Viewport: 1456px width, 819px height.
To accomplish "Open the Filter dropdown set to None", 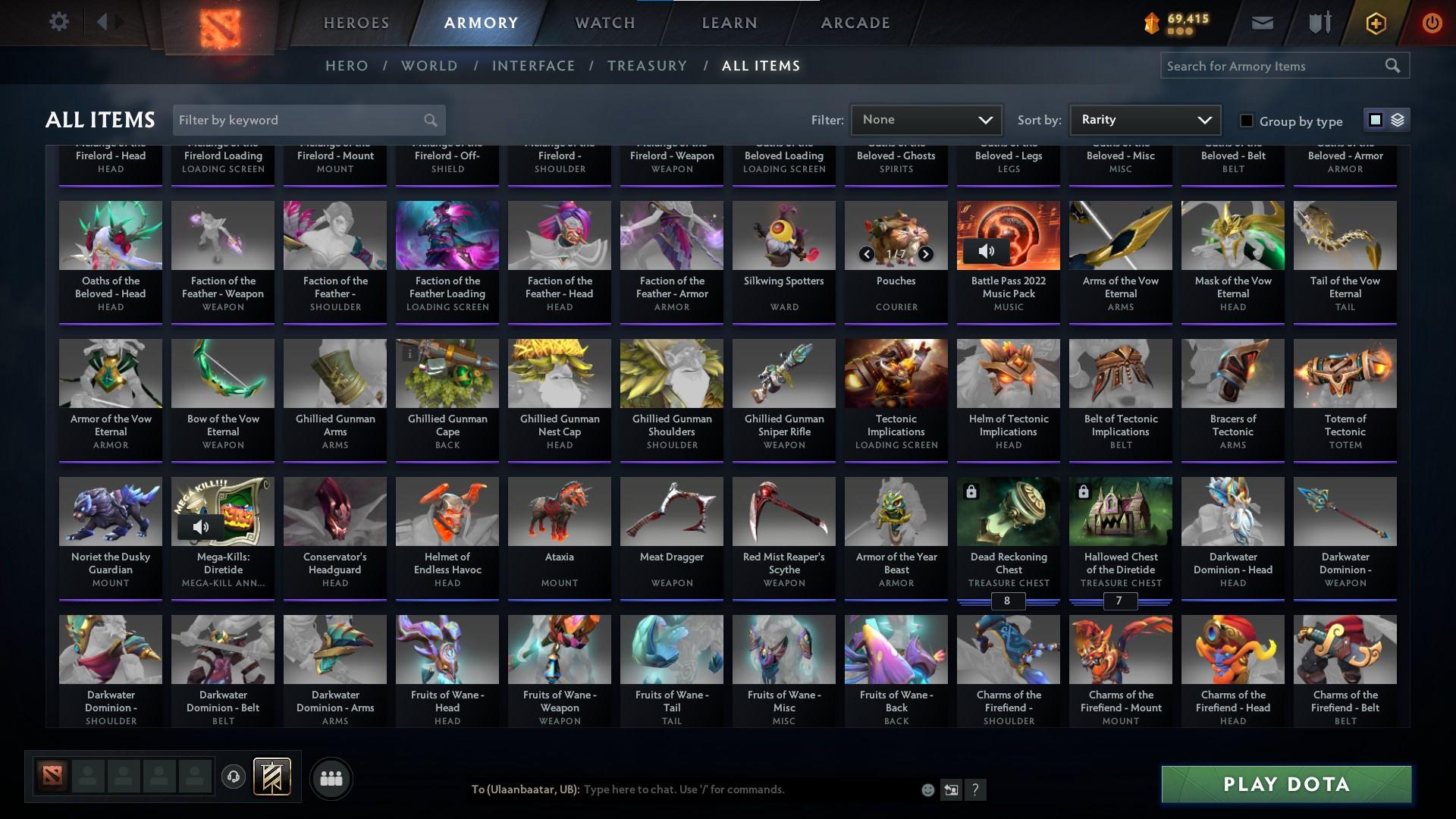I will point(926,119).
